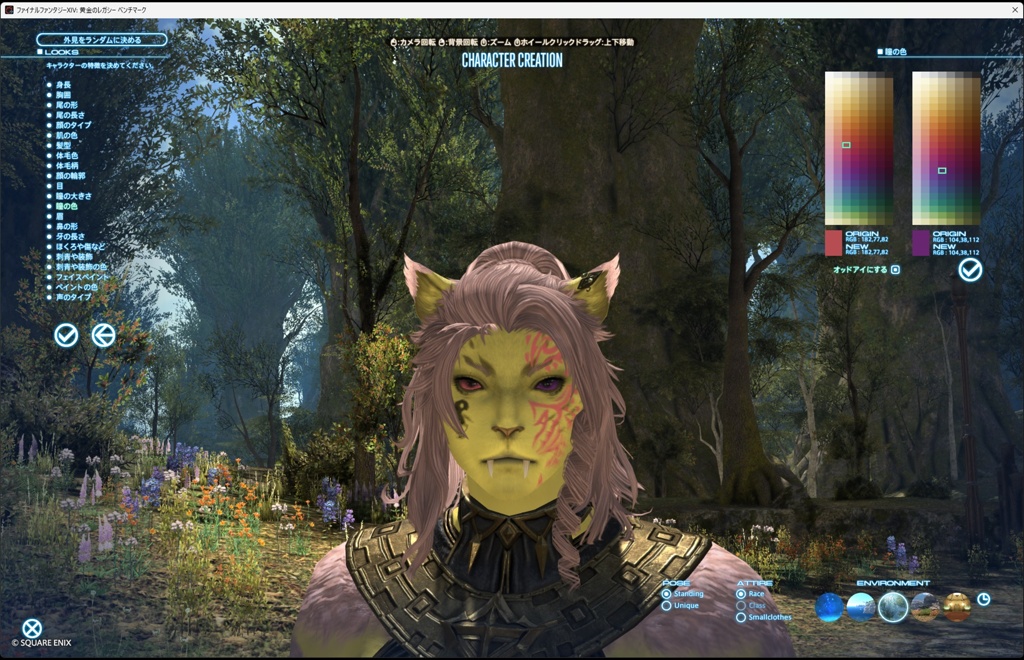Randomize appearance with 外見をランダムに決める button
Viewport: 1024px width, 660px height.
click(101, 40)
